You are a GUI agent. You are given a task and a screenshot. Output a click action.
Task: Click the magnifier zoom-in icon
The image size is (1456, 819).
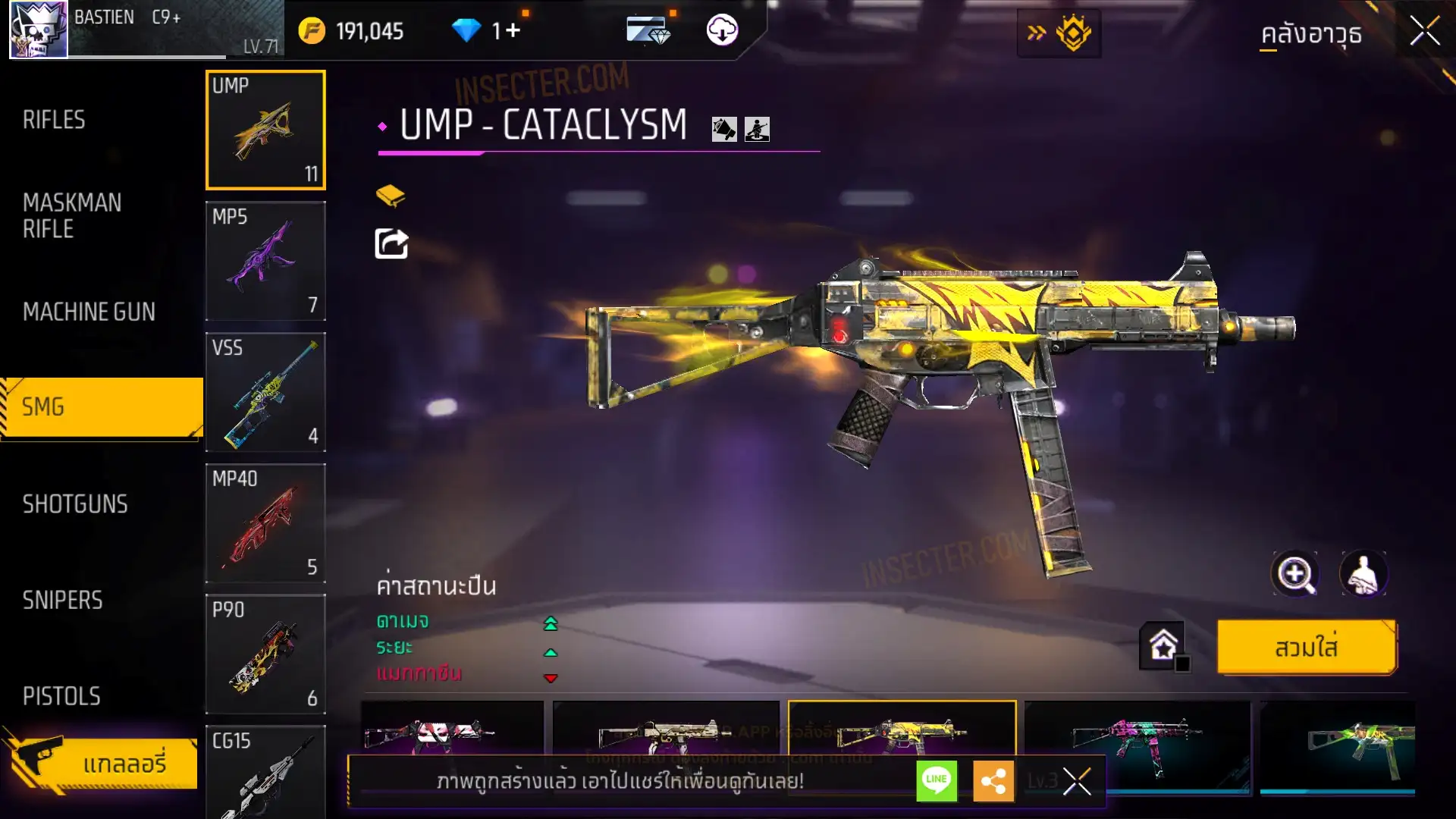(1294, 574)
